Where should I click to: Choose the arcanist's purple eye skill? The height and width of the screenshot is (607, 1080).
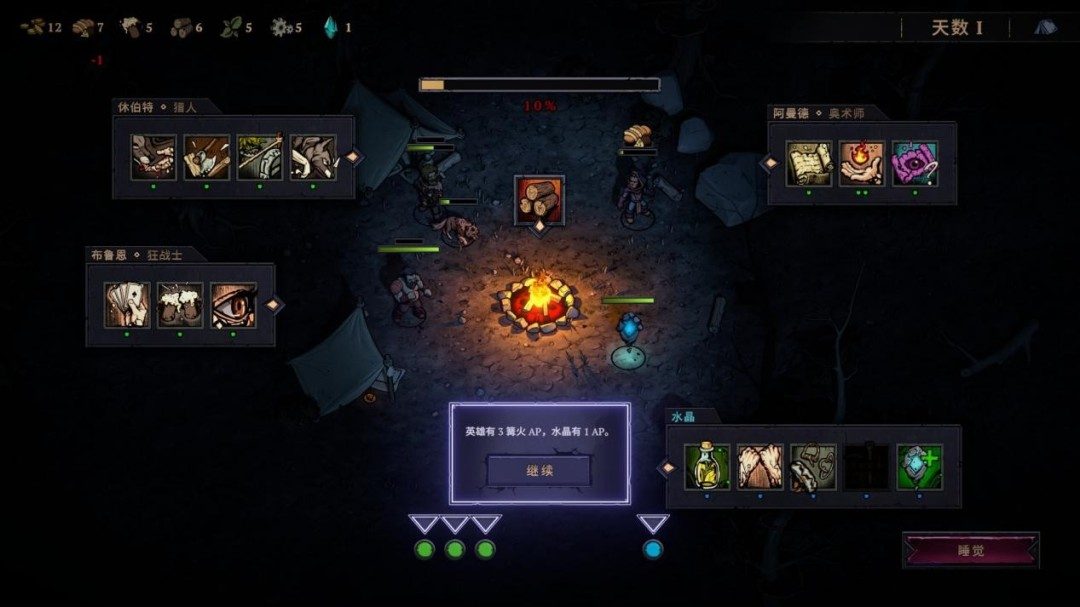(x=915, y=164)
